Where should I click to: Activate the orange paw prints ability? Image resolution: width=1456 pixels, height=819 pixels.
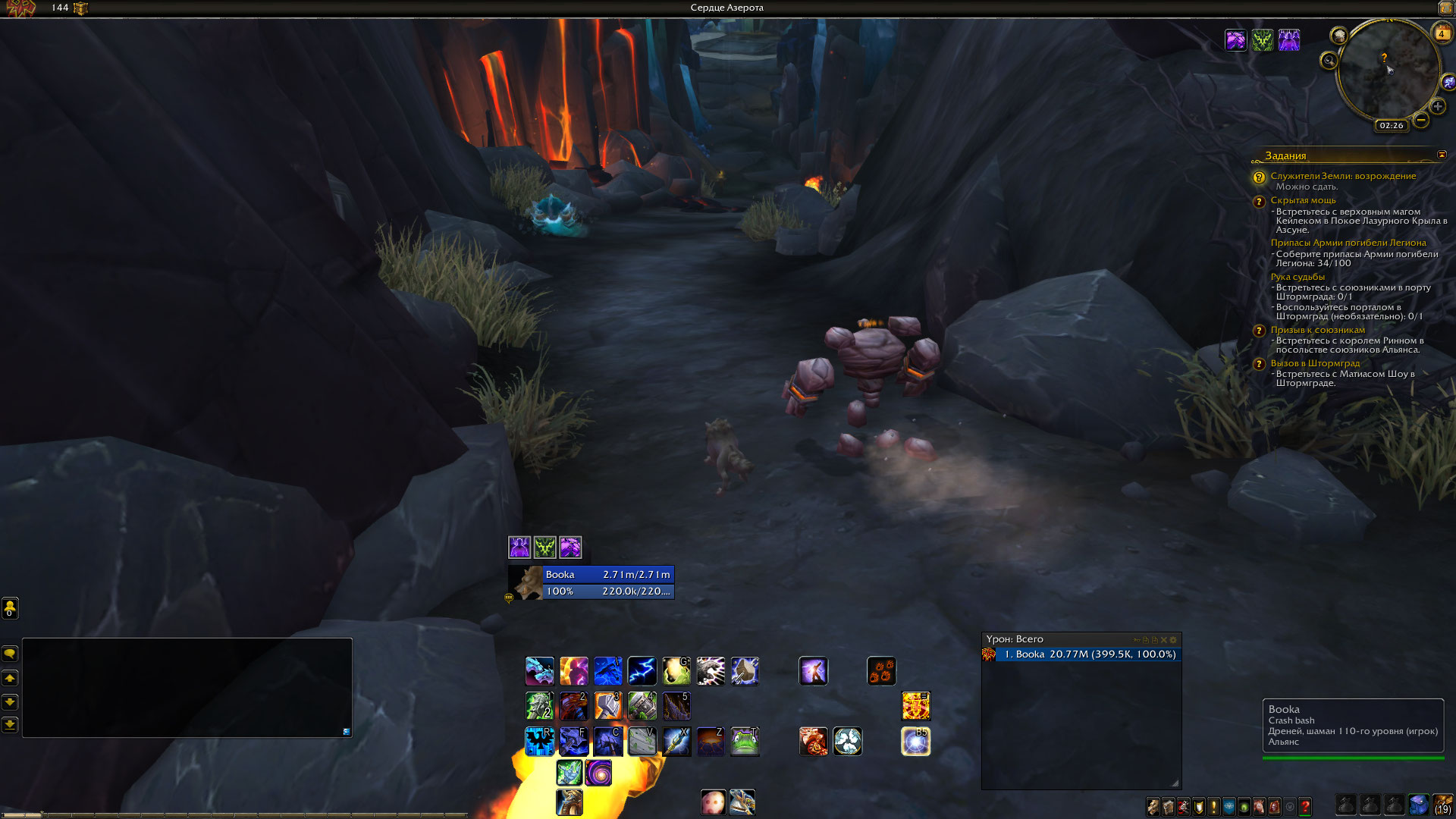pyautogui.click(x=881, y=671)
